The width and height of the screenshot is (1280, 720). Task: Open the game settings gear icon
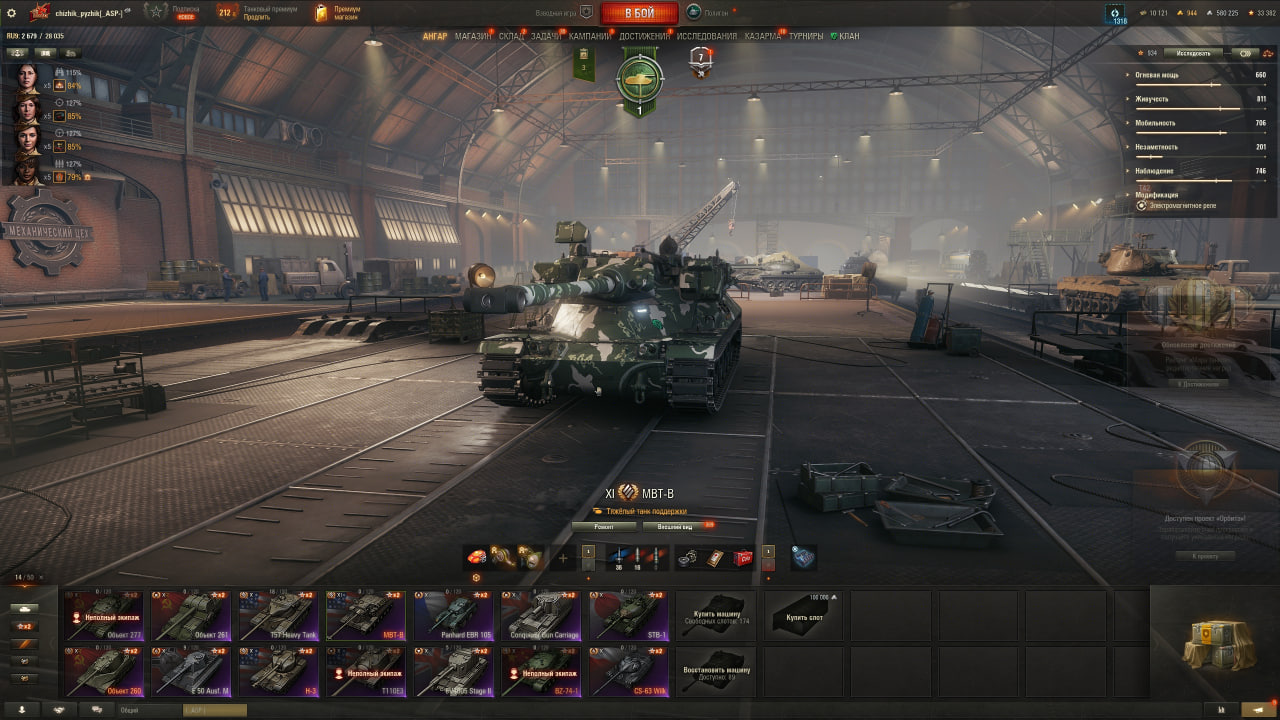[x=13, y=13]
